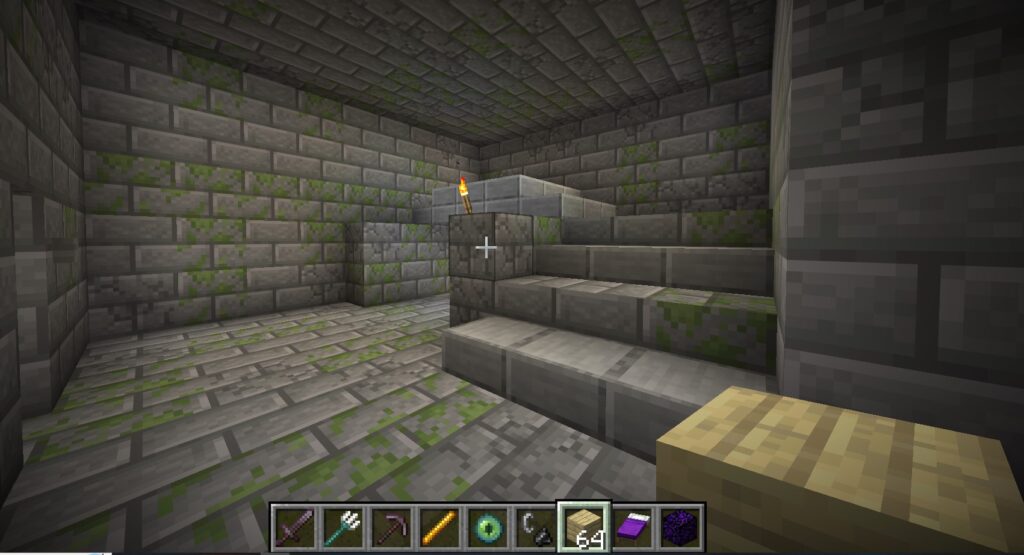Choose the trident in the hotbar
The height and width of the screenshot is (555, 1024).
tap(342, 526)
